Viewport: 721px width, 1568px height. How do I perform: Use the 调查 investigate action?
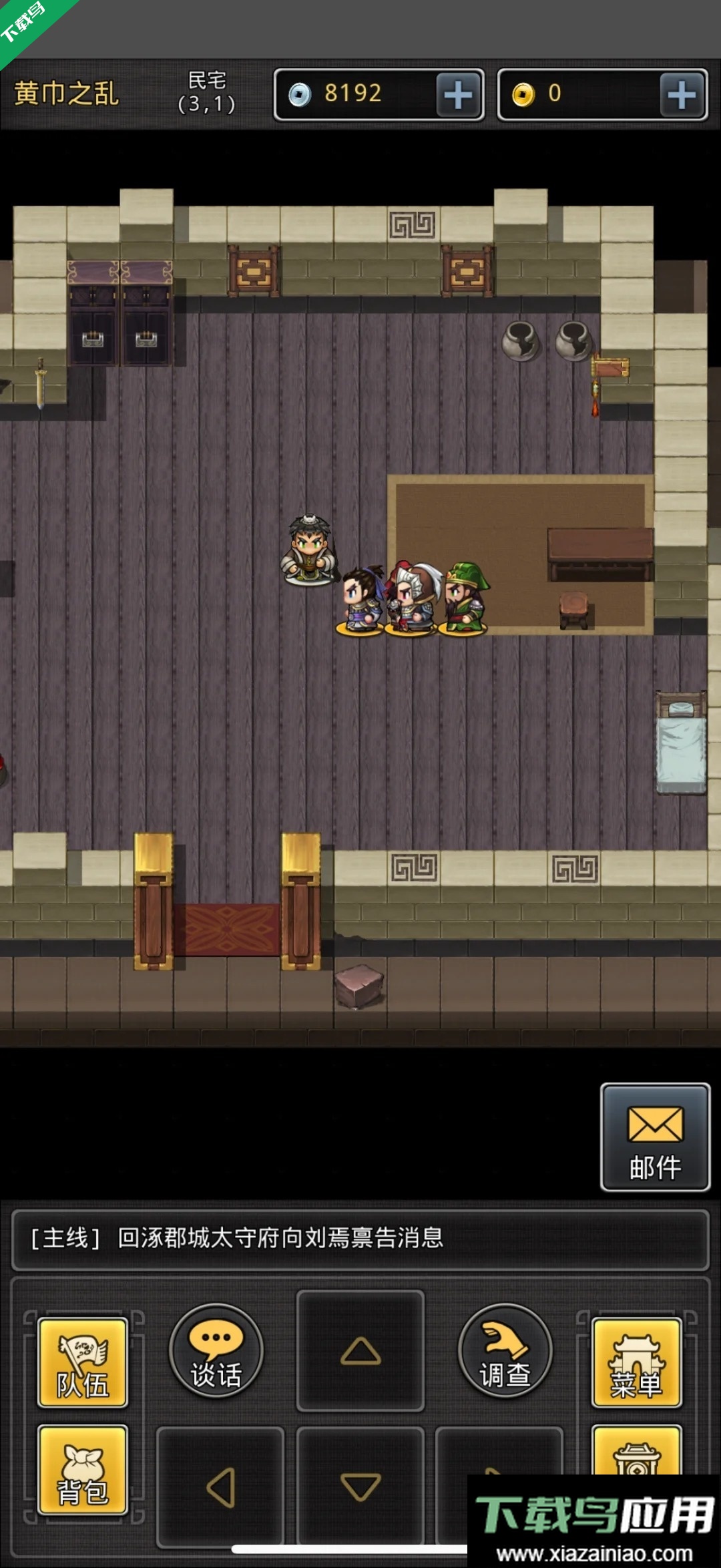coord(505,1351)
